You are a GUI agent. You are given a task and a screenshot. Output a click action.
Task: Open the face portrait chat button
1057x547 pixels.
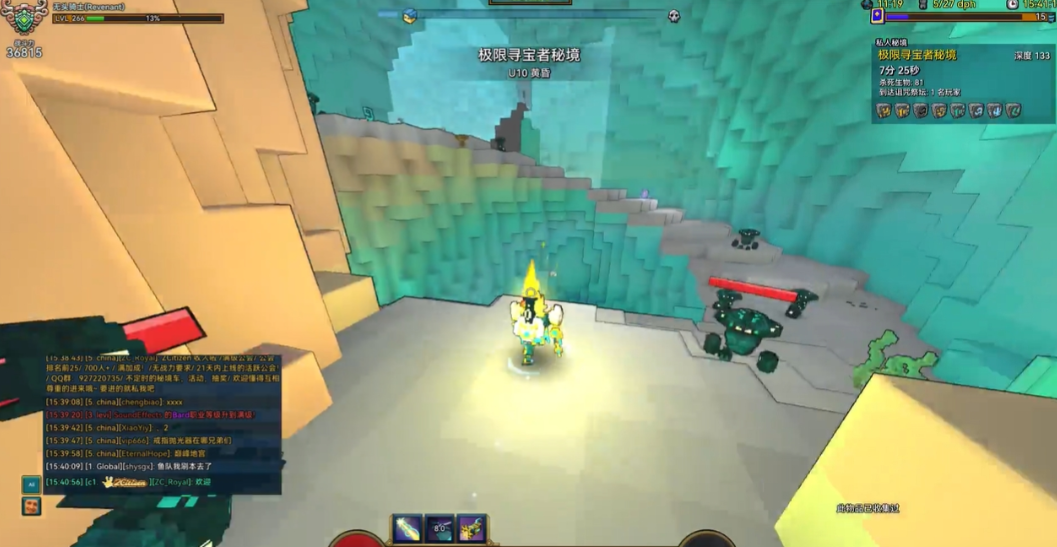[x=31, y=506]
